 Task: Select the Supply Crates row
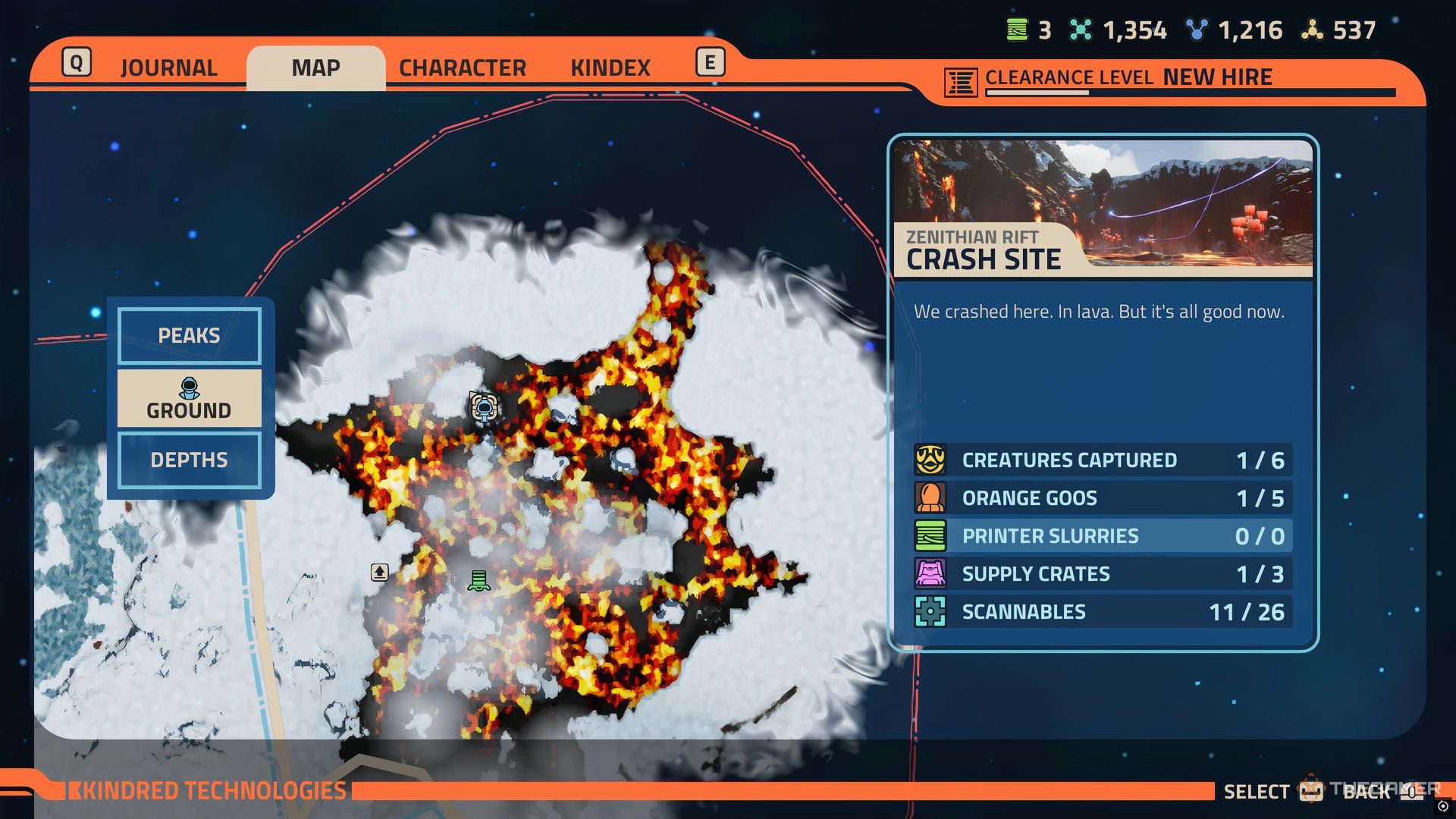click(x=1103, y=574)
